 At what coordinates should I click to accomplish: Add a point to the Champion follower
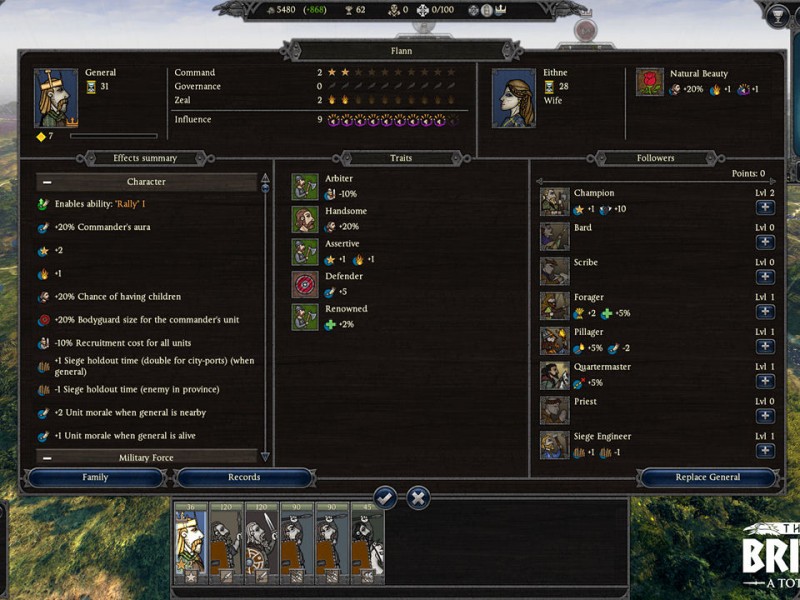click(x=765, y=208)
